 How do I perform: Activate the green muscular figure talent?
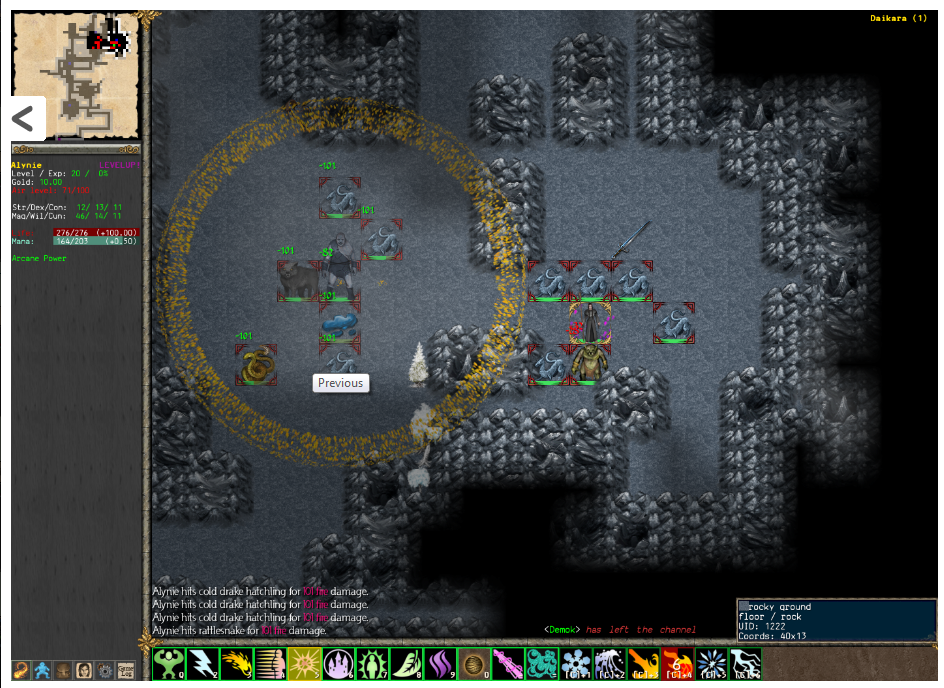pos(168,664)
